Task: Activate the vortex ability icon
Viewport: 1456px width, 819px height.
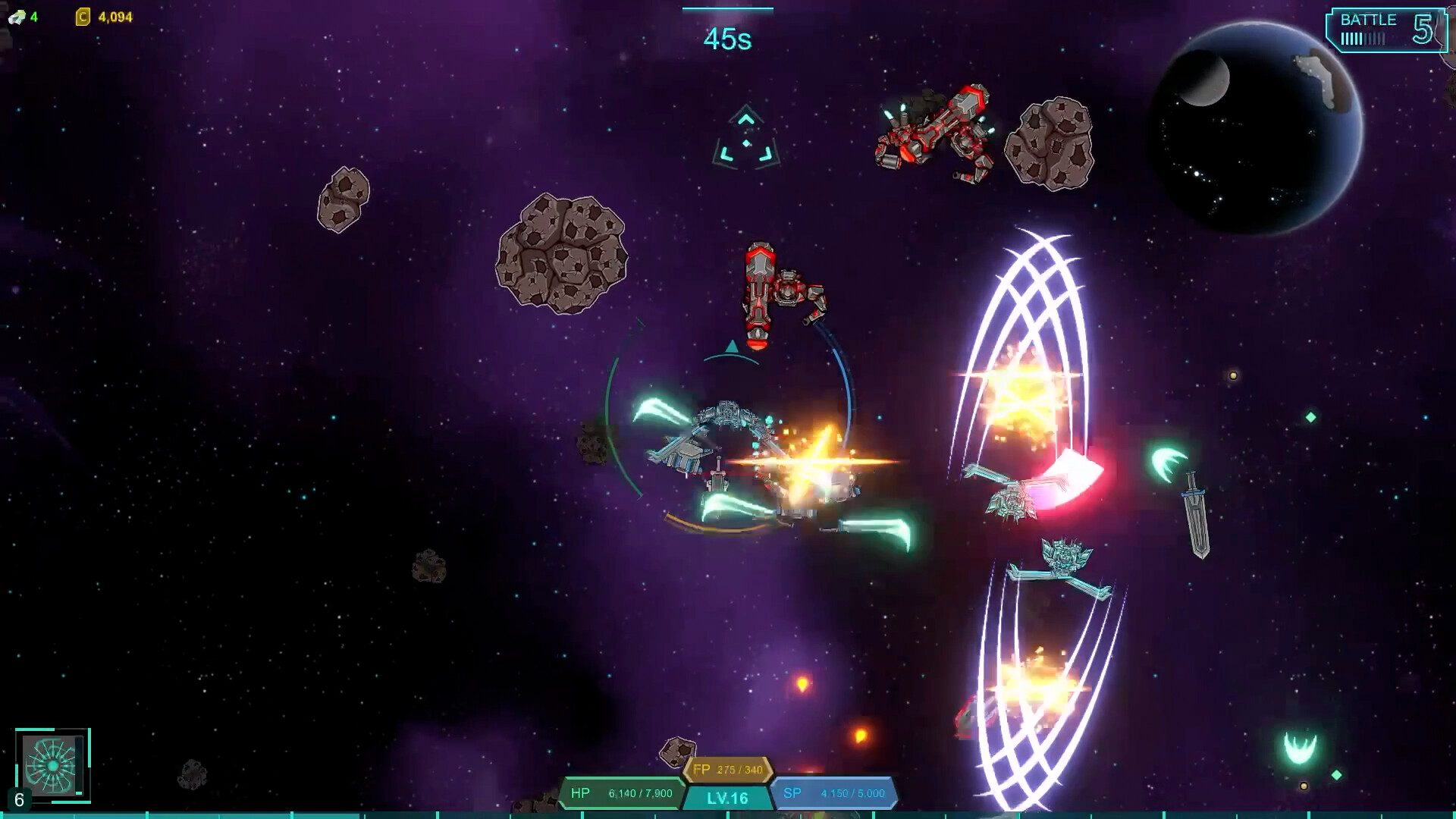Action: pos(52,764)
